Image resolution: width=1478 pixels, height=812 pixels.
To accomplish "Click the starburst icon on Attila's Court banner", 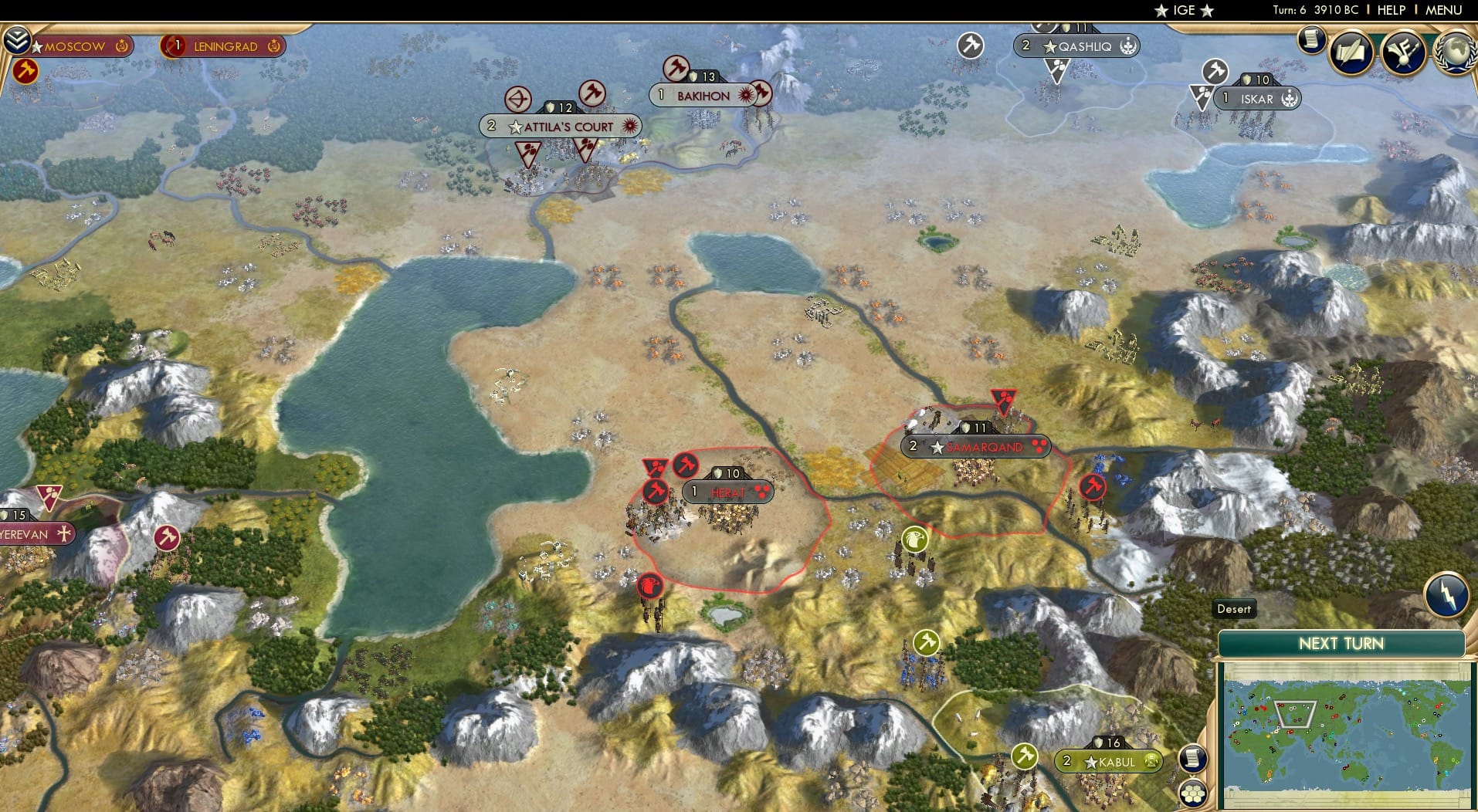I will tap(632, 125).
